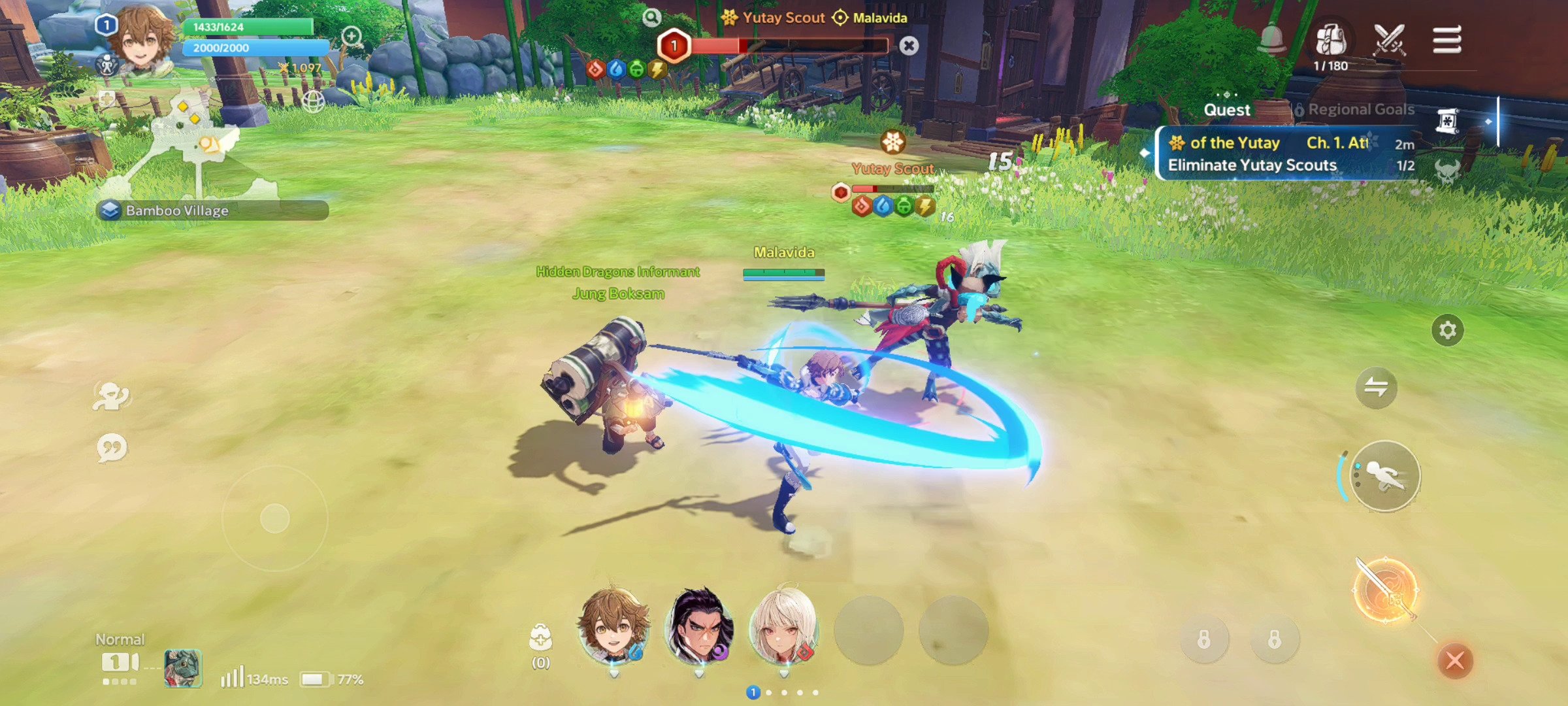Open the main hamburger menu
Image resolution: width=1568 pixels, height=706 pixels.
(x=1446, y=41)
